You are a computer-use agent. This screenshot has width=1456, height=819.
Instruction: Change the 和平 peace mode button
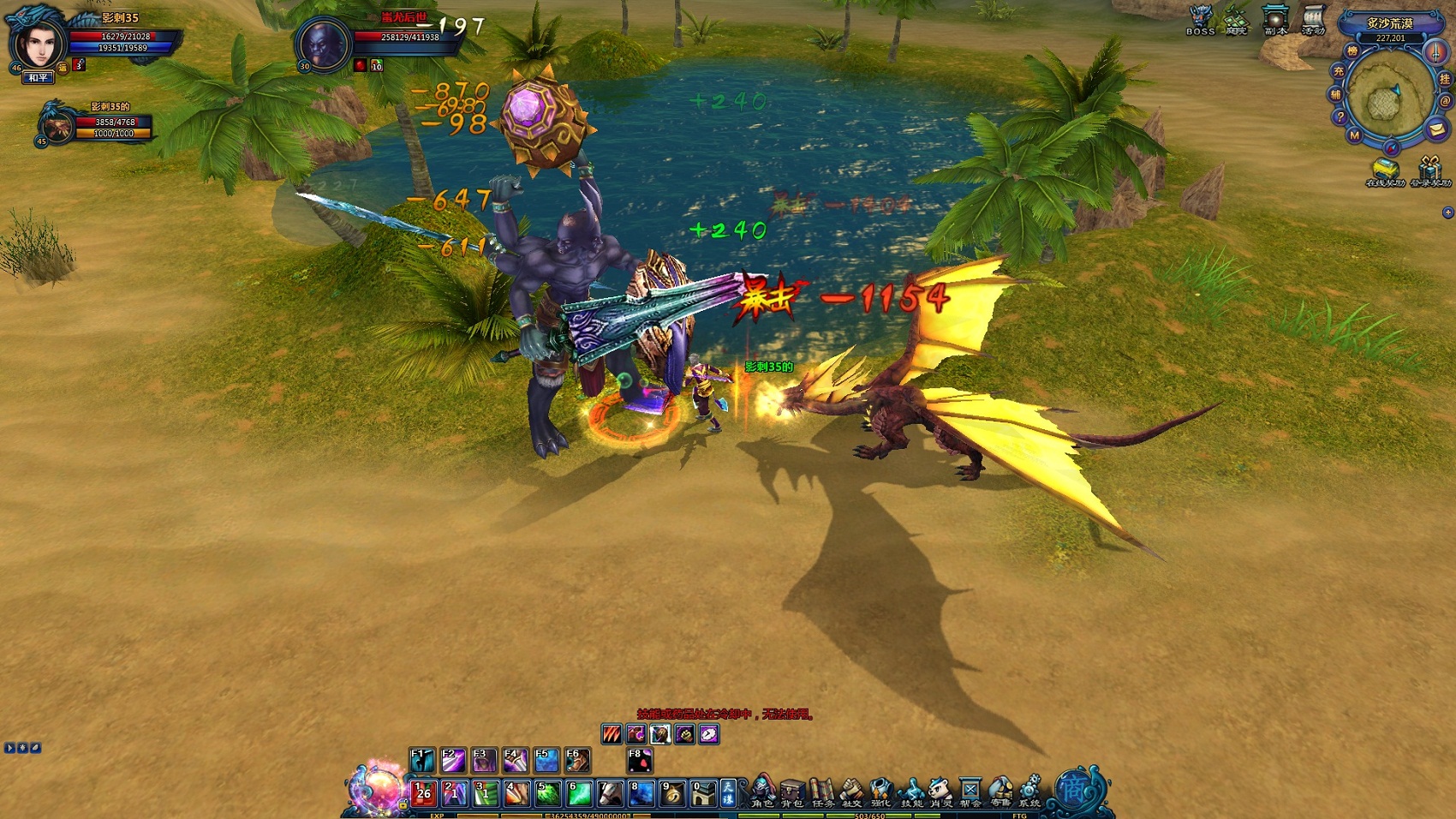tap(39, 78)
